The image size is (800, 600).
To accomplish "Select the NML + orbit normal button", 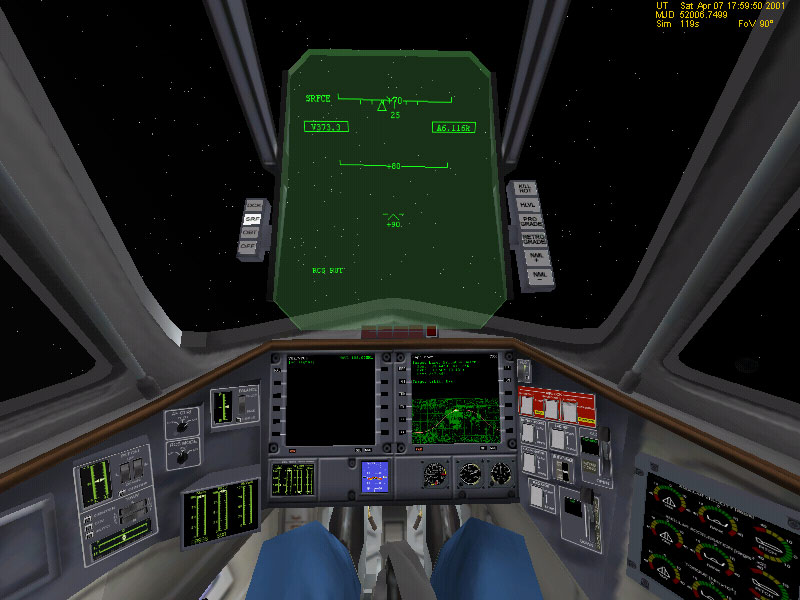I will [538, 256].
